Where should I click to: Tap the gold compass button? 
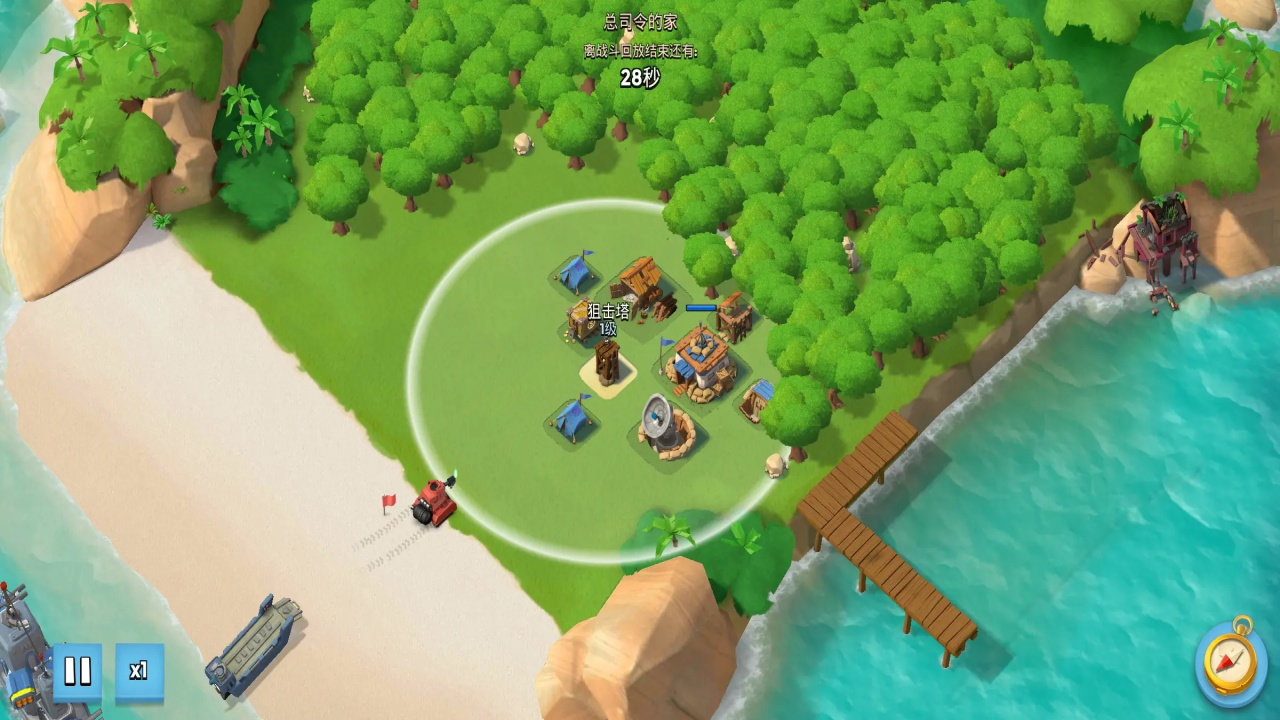tap(1231, 662)
